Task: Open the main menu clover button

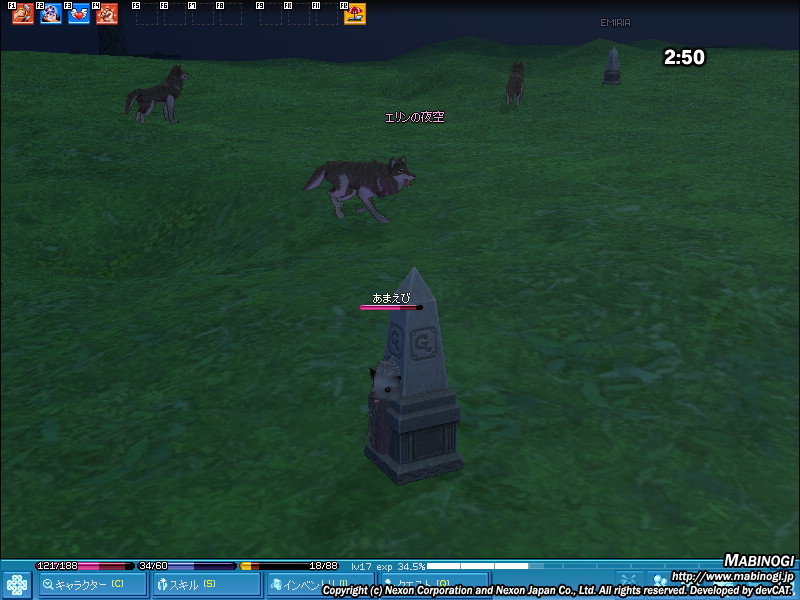Action: pos(17,585)
